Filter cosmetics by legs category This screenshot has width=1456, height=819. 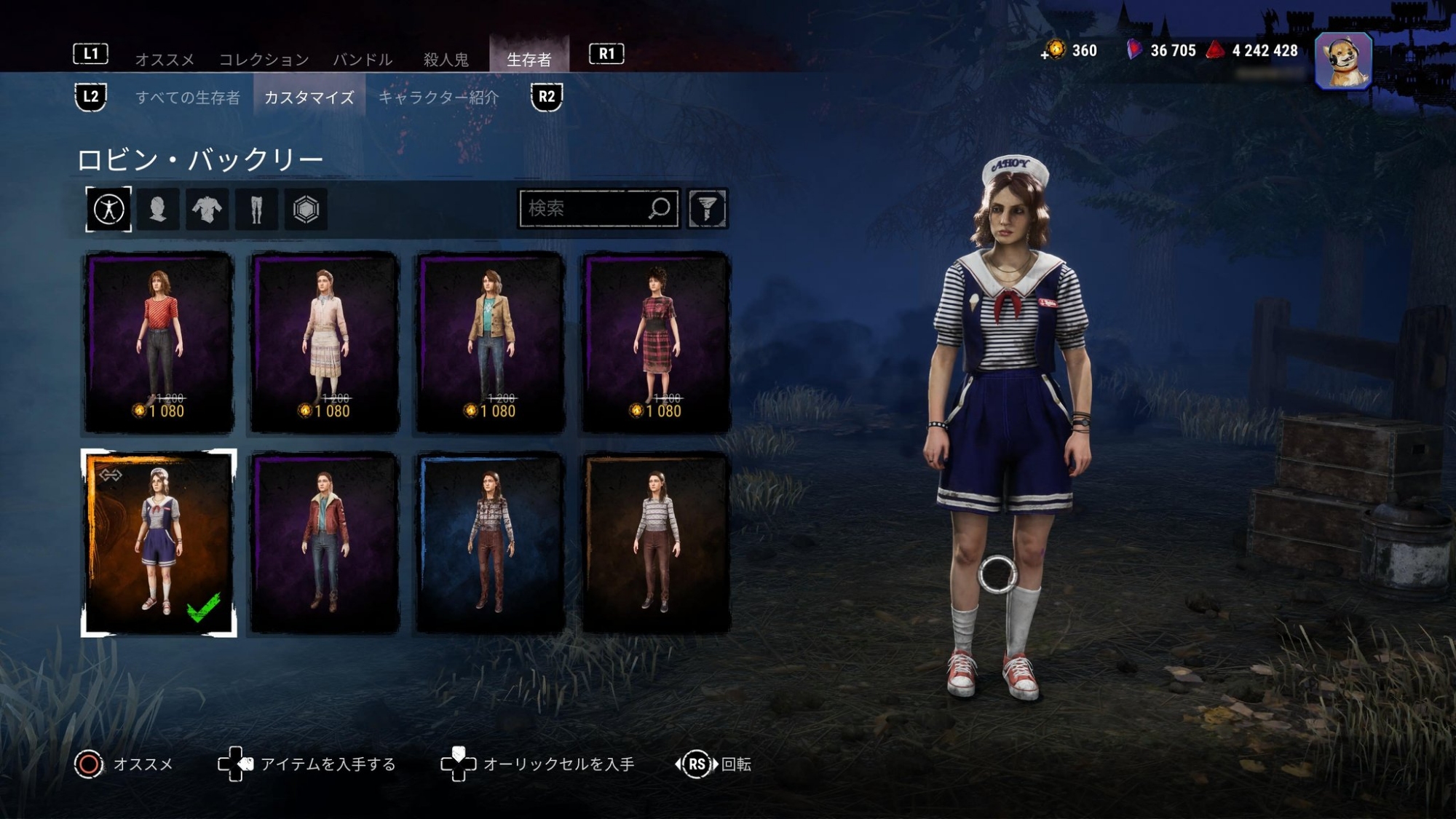pos(256,210)
